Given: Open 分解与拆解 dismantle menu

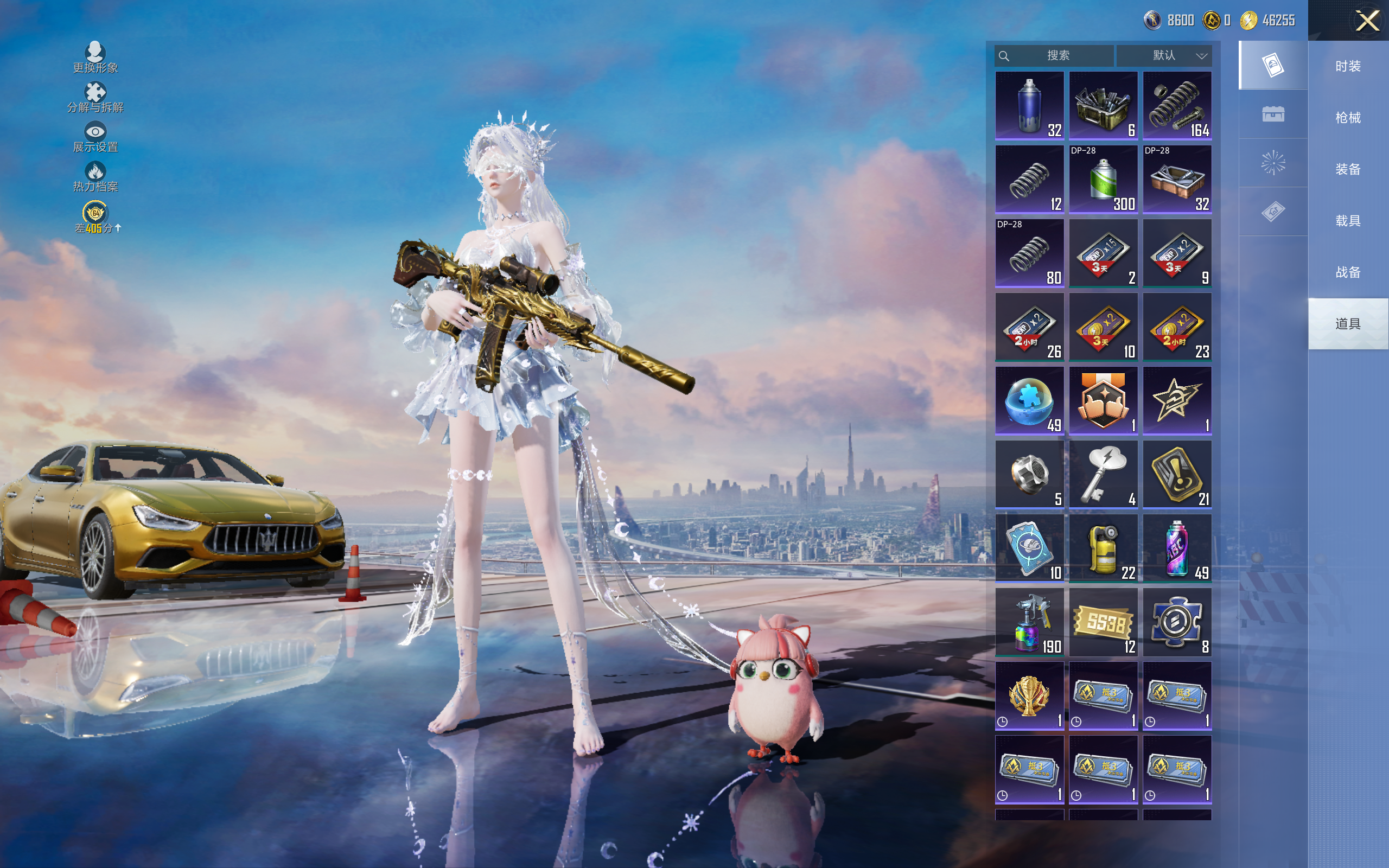Looking at the screenshot, I should [x=95, y=98].
